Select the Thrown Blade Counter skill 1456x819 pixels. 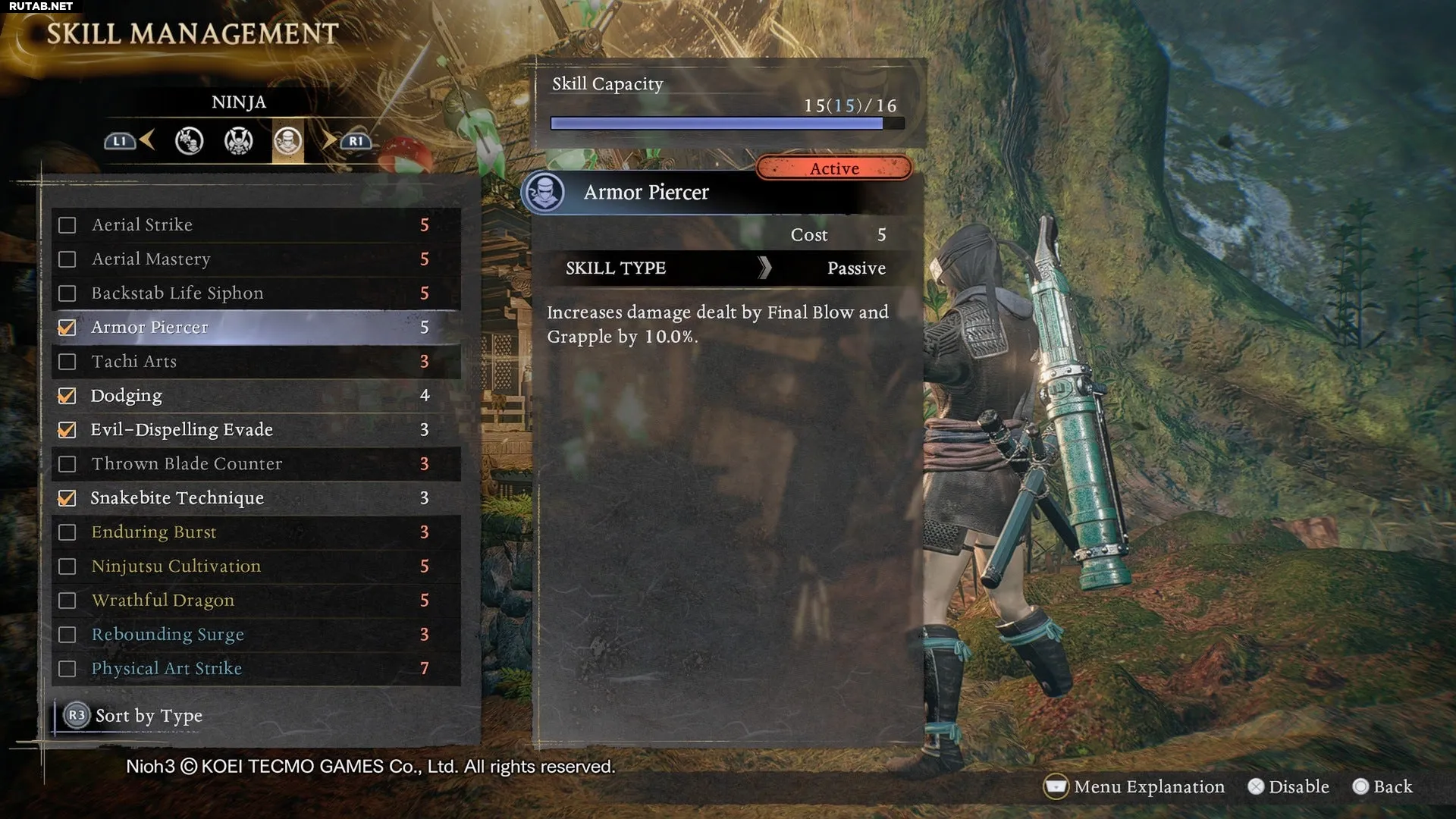coord(255,464)
